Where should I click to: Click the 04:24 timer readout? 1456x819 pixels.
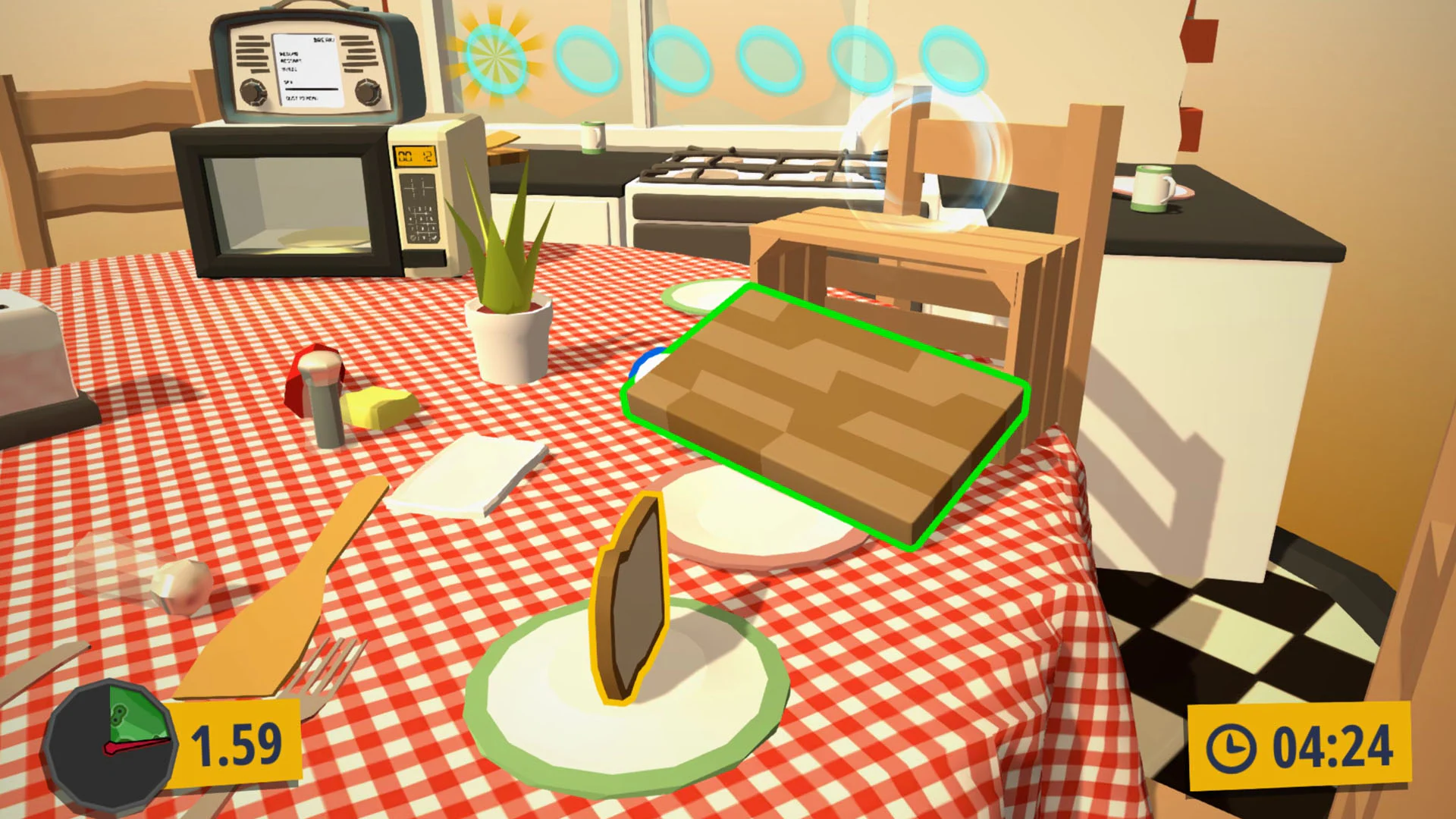(x=1335, y=745)
